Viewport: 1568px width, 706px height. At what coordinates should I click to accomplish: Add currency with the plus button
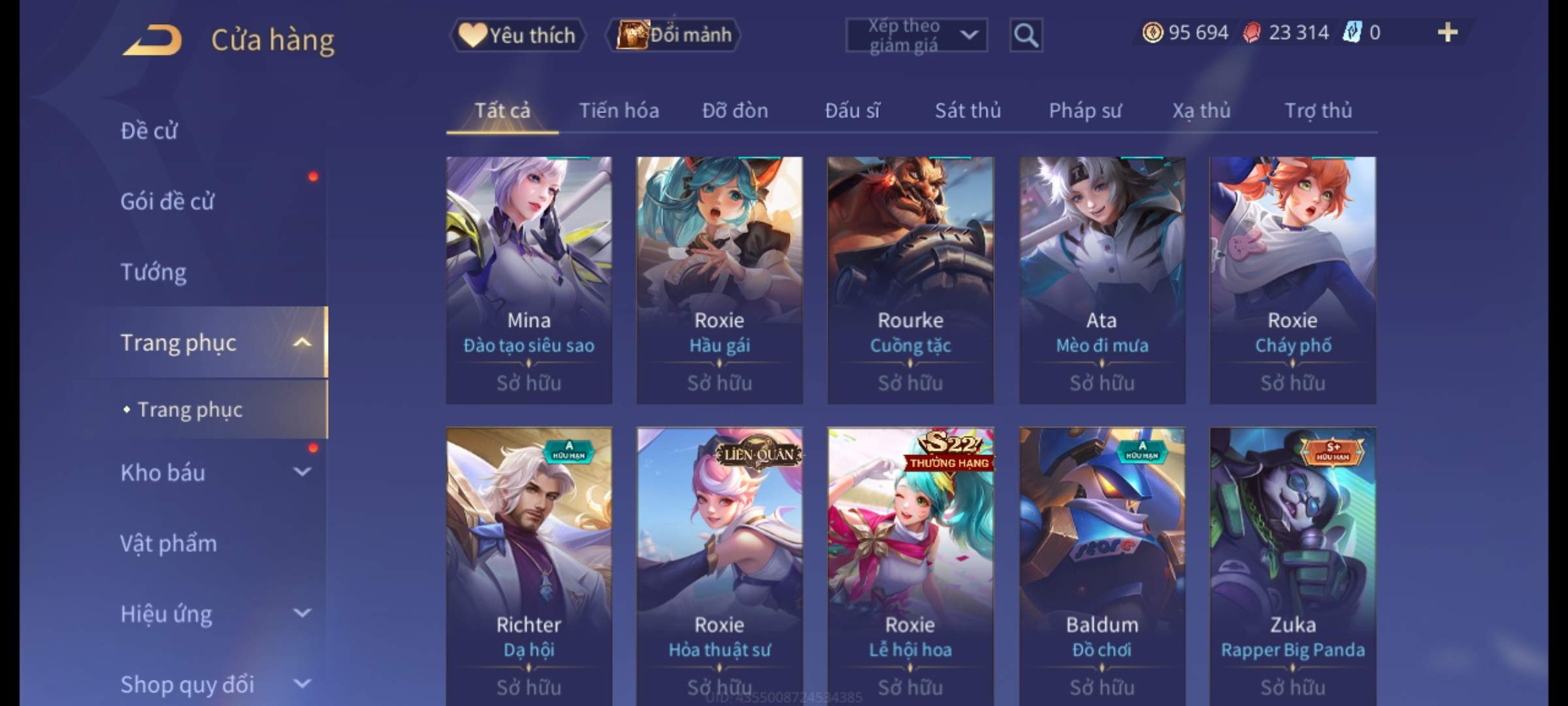coord(1447,33)
